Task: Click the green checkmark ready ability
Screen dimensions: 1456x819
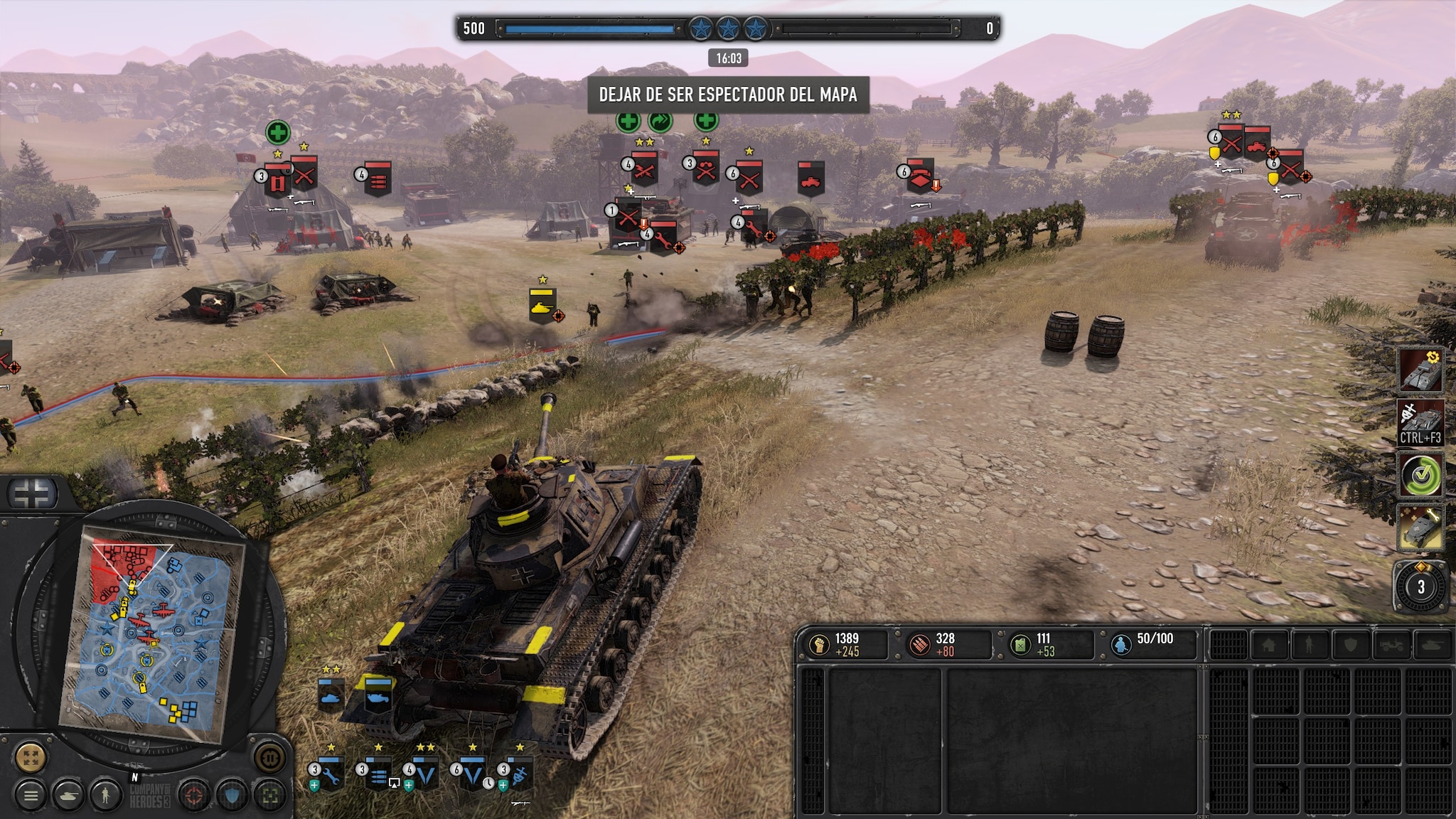Action: point(1420,476)
